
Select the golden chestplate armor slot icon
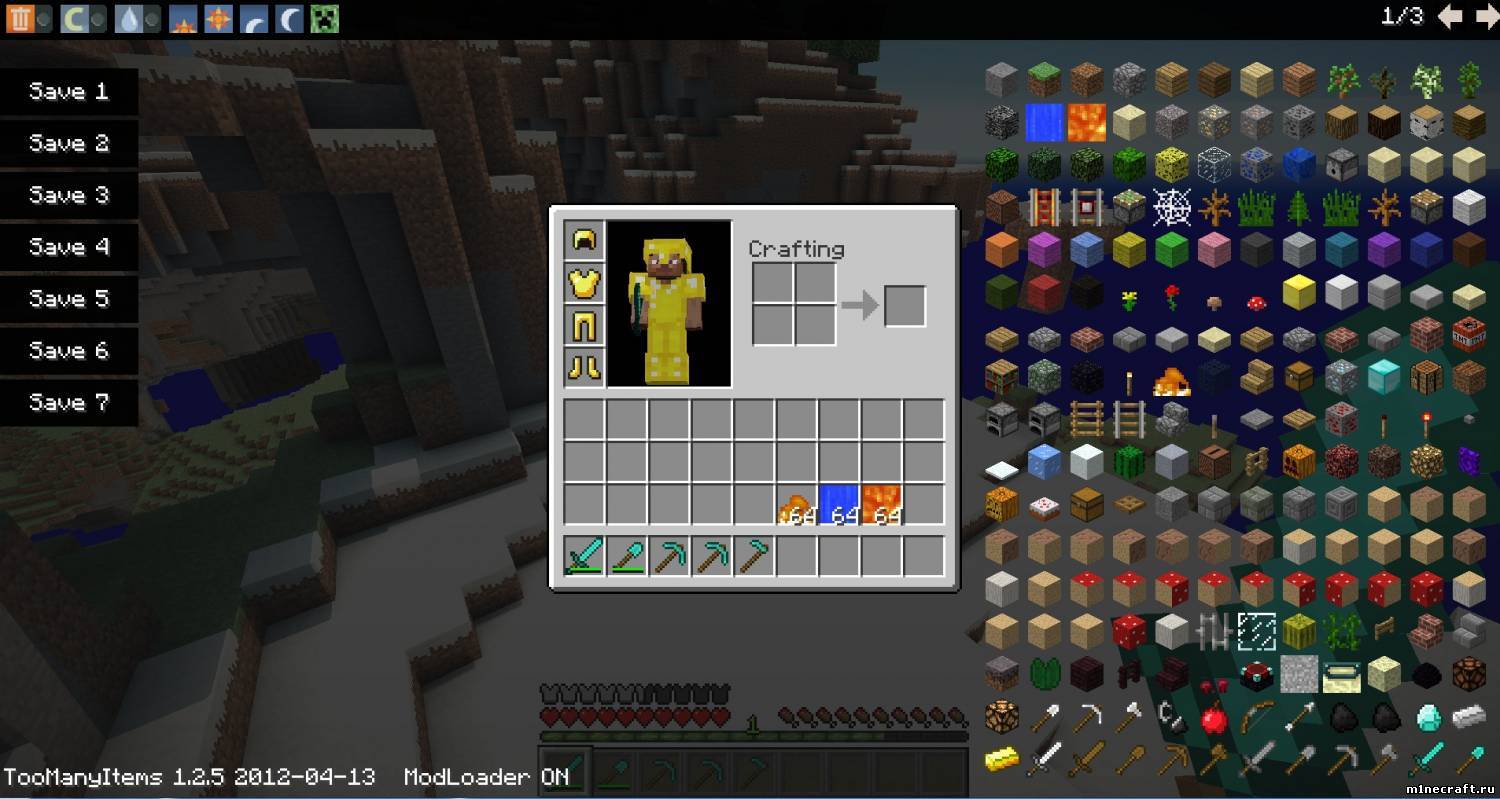584,282
